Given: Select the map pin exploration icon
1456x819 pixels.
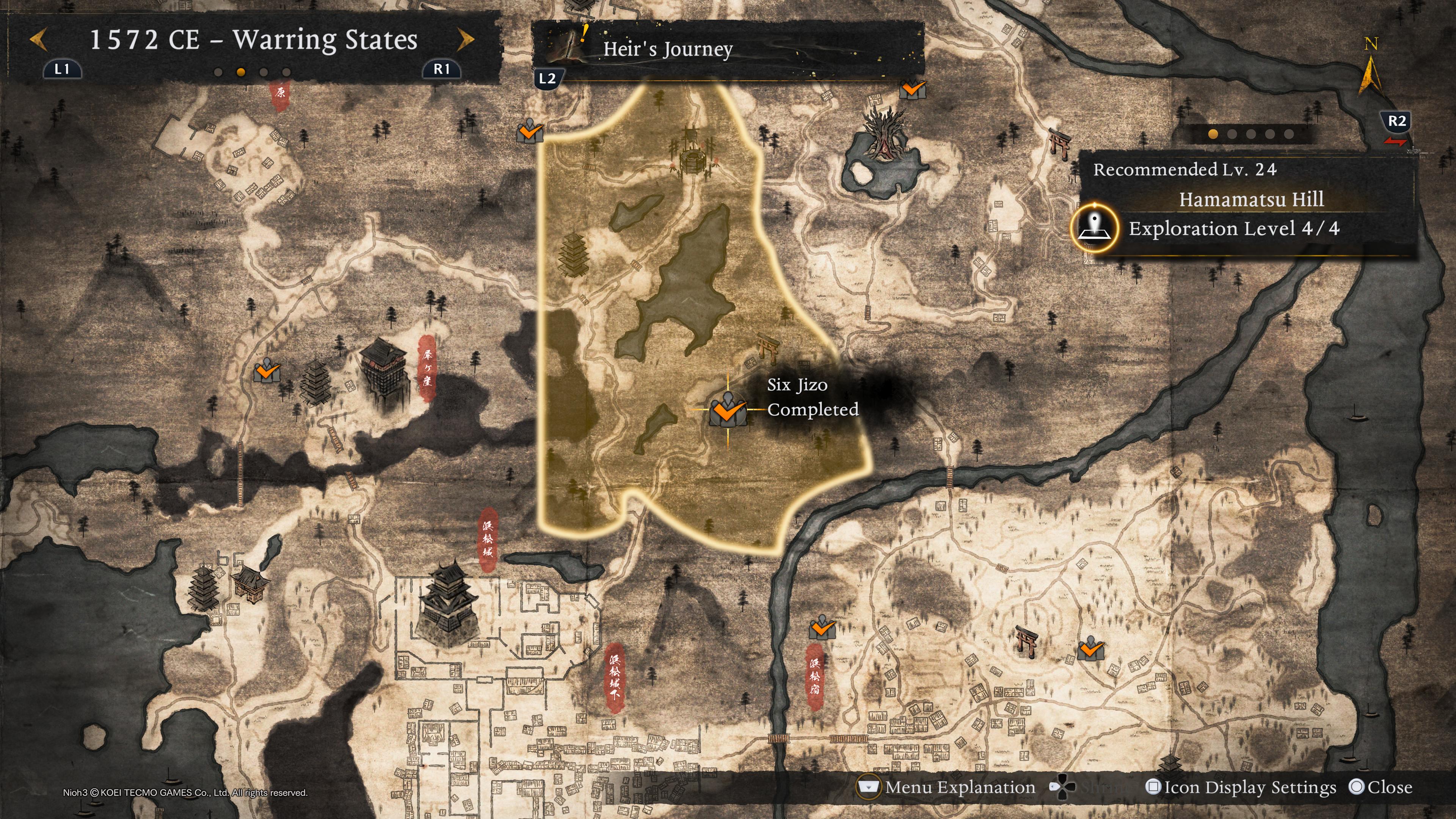Looking at the screenshot, I should click(1094, 228).
